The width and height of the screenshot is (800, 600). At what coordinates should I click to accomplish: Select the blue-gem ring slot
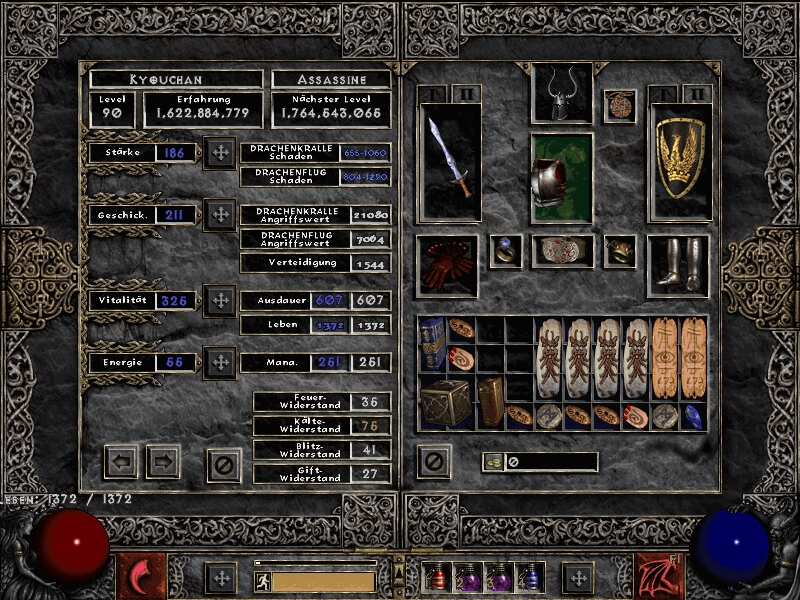506,251
